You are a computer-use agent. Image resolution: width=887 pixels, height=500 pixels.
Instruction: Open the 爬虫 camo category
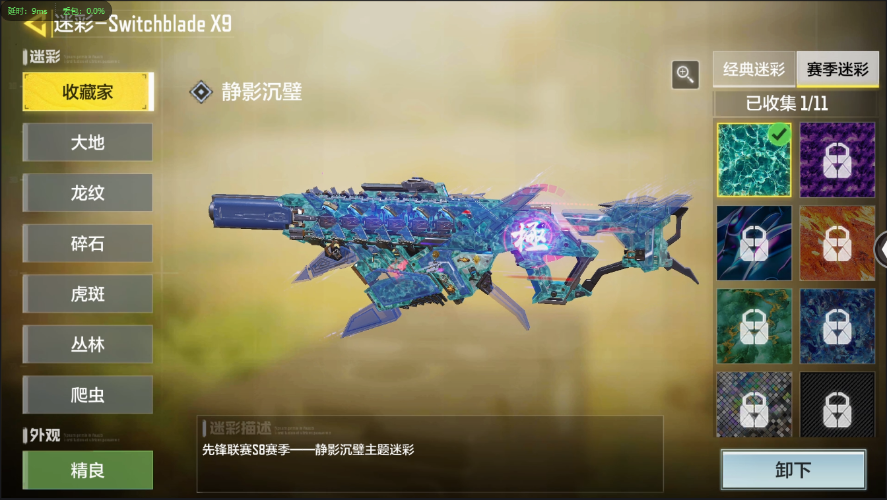pos(88,395)
